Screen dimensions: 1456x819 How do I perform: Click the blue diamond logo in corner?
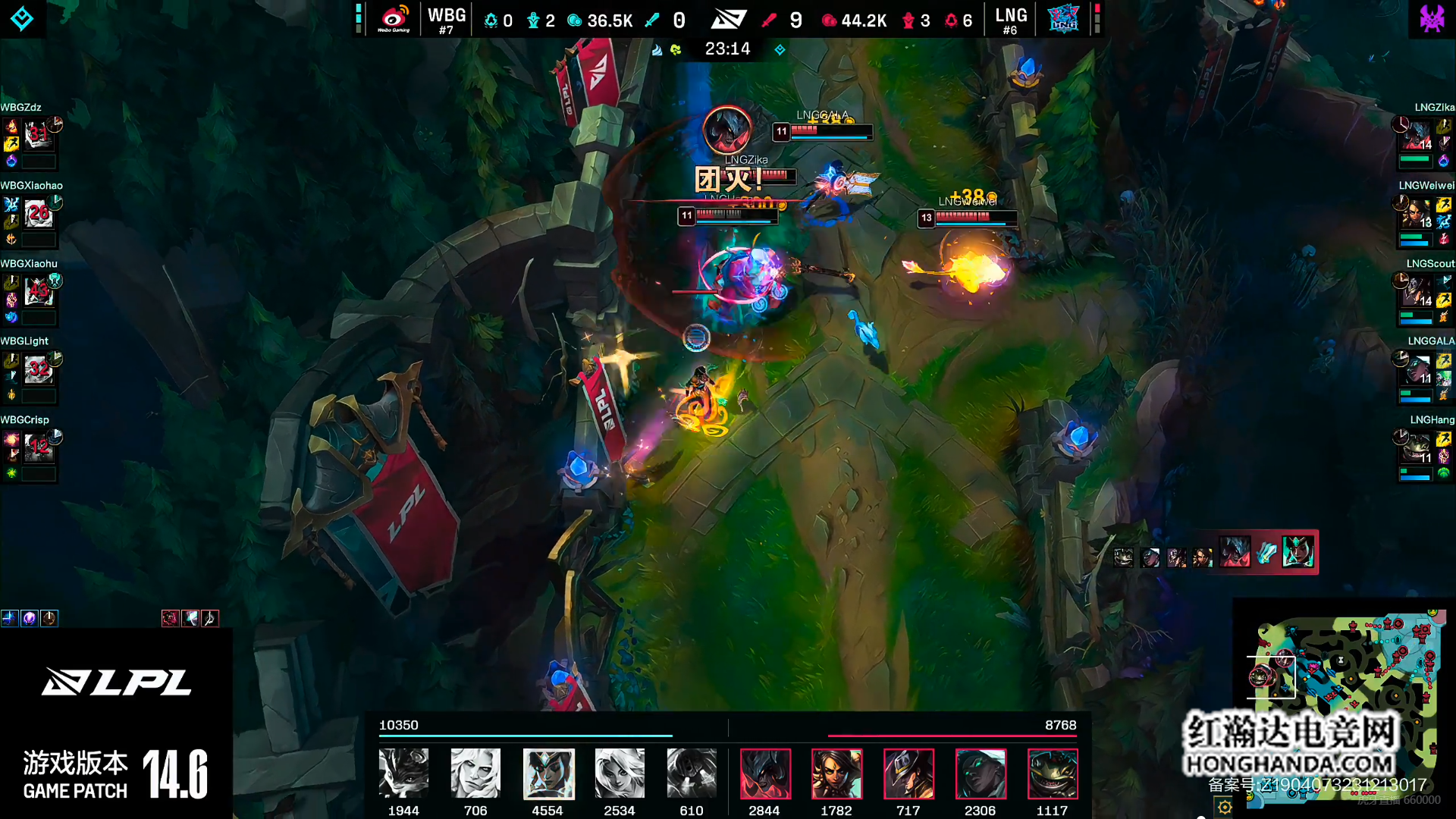pos(22,18)
